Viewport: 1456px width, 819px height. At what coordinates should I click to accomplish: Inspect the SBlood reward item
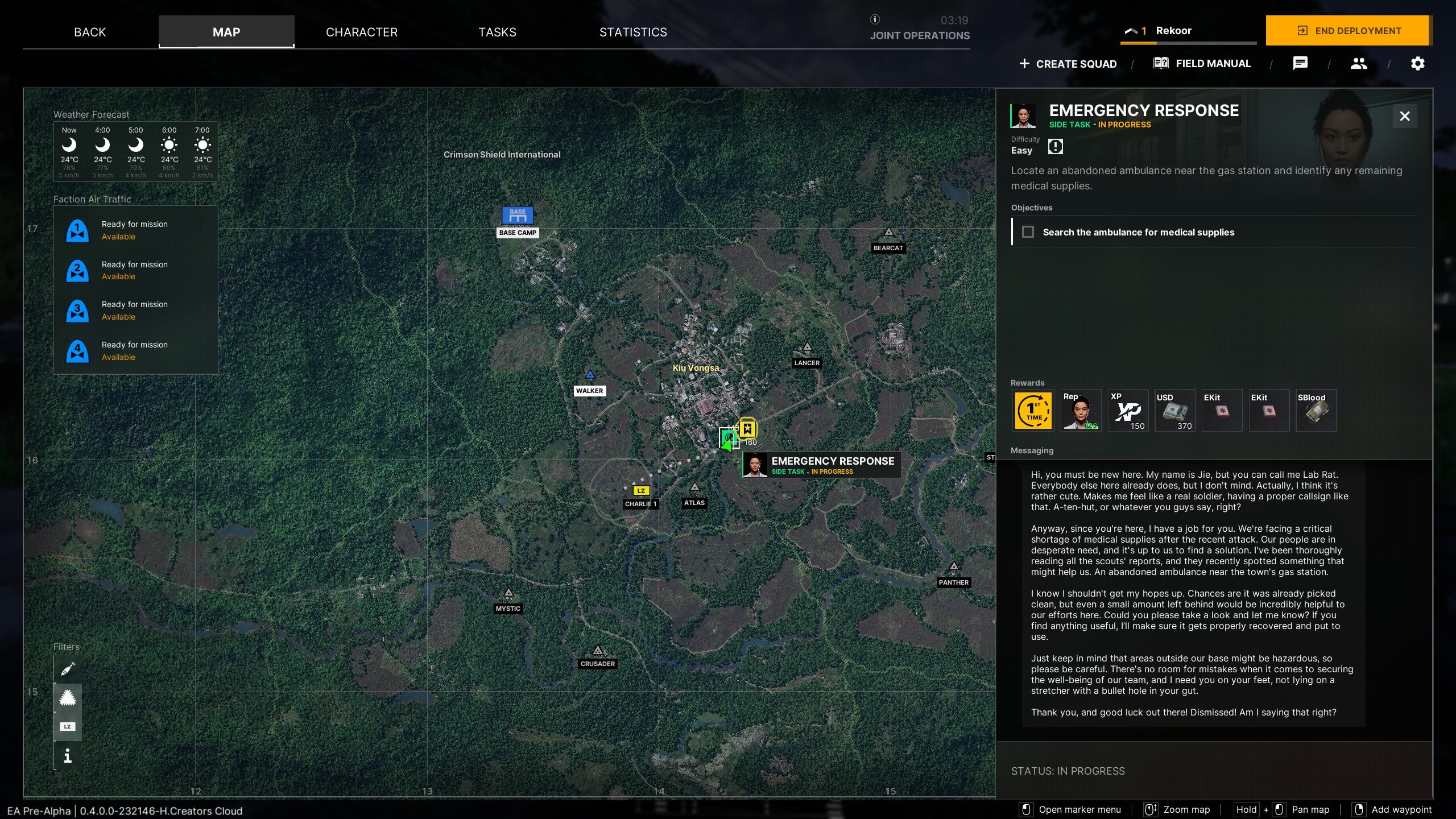(1316, 409)
